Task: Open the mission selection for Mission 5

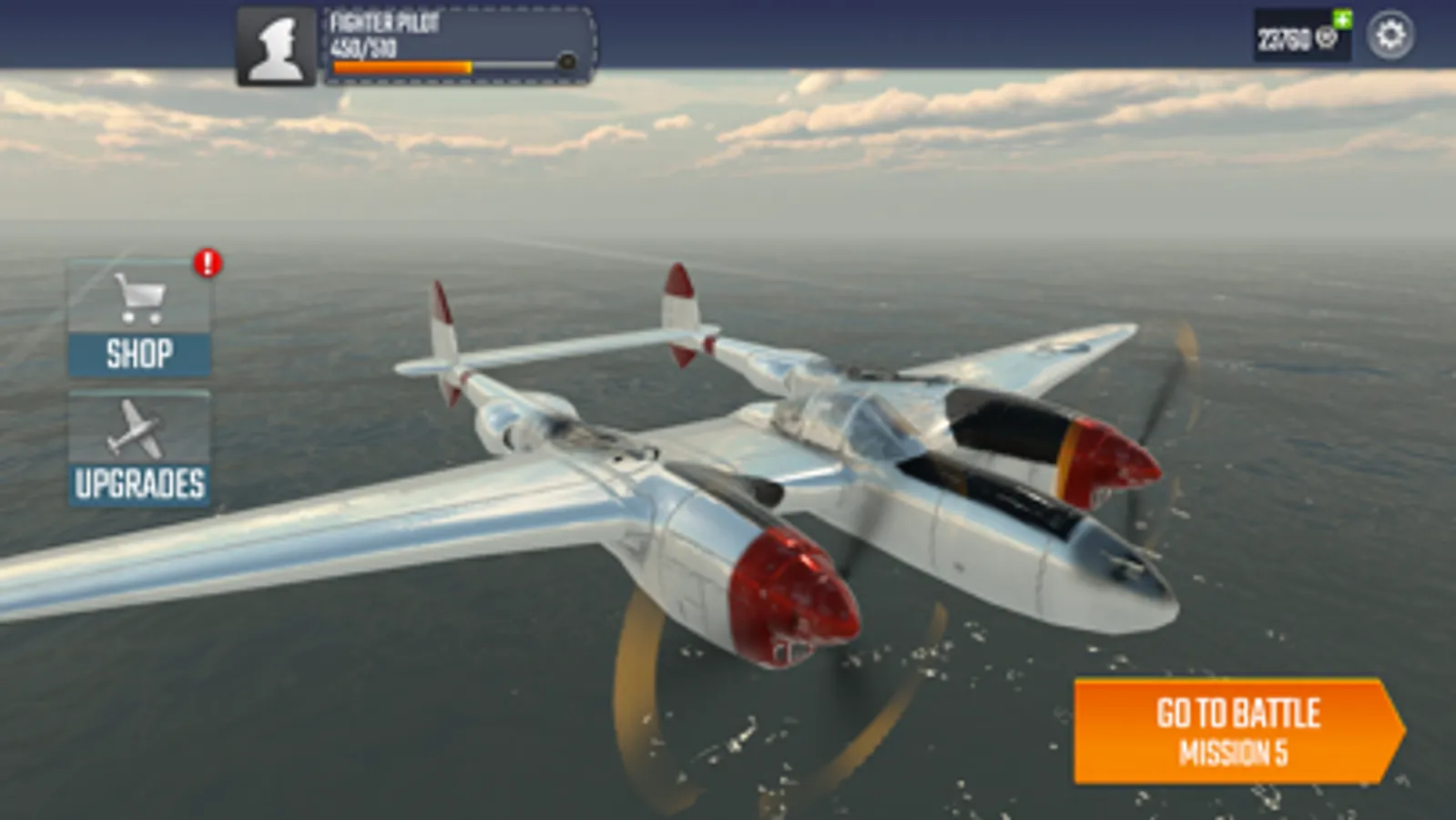Action: 1236,729
